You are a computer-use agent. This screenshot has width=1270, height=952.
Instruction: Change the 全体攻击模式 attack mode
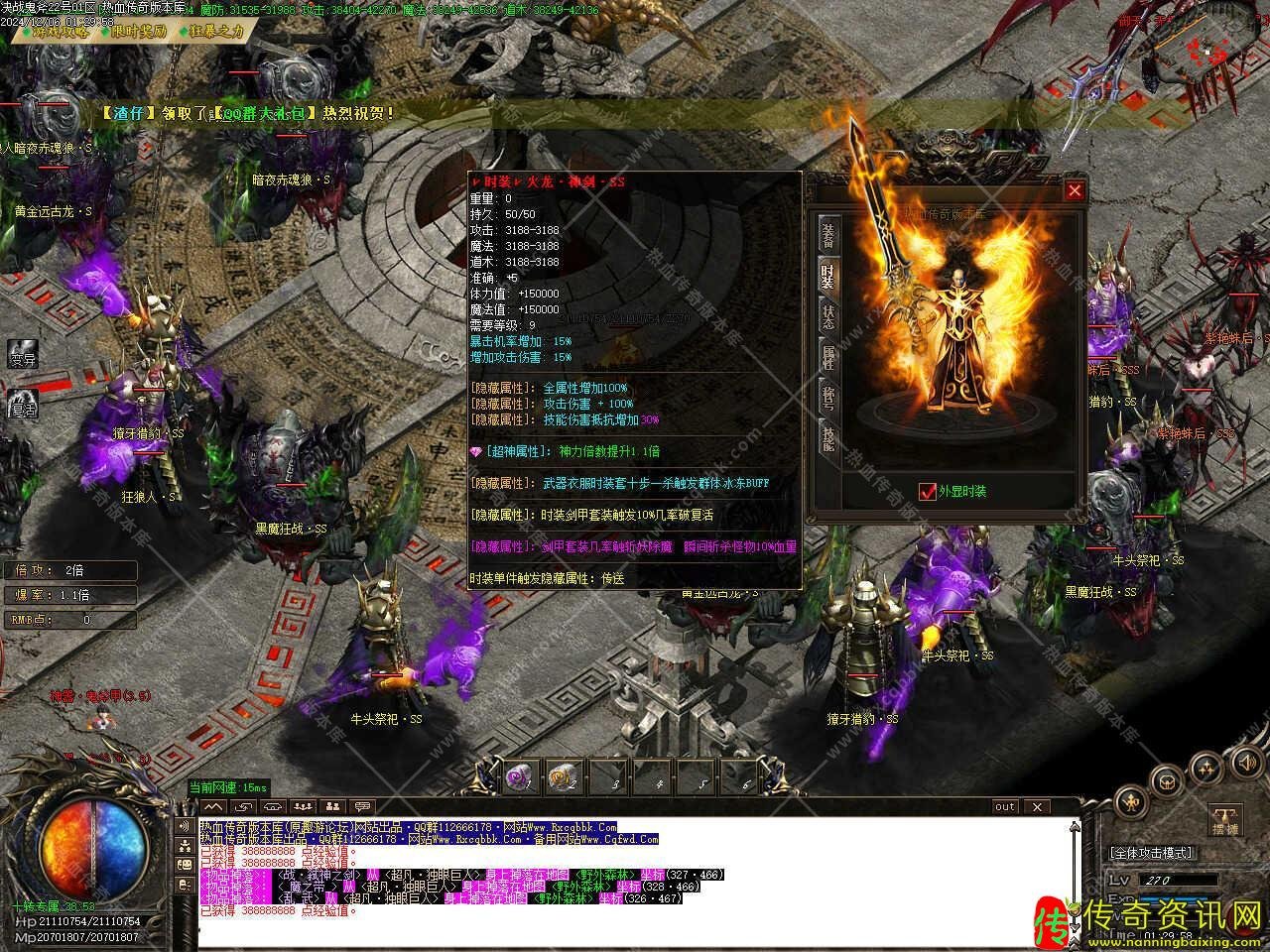[x=1151, y=853]
